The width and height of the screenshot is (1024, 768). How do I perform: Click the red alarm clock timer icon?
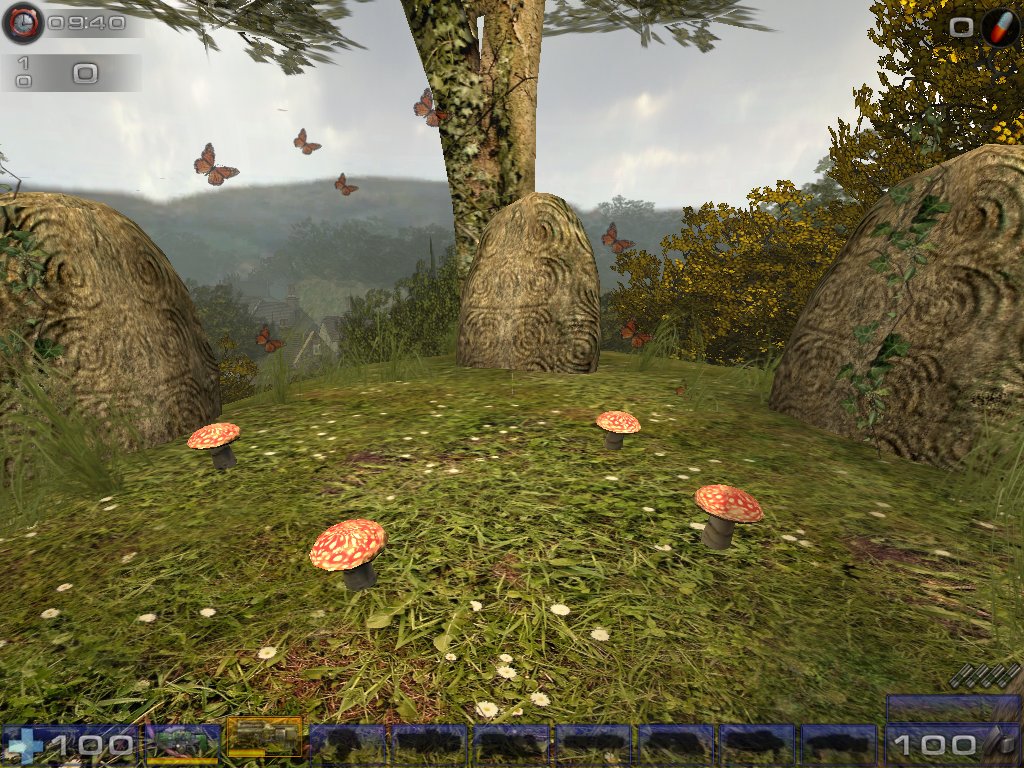tap(21, 22)
